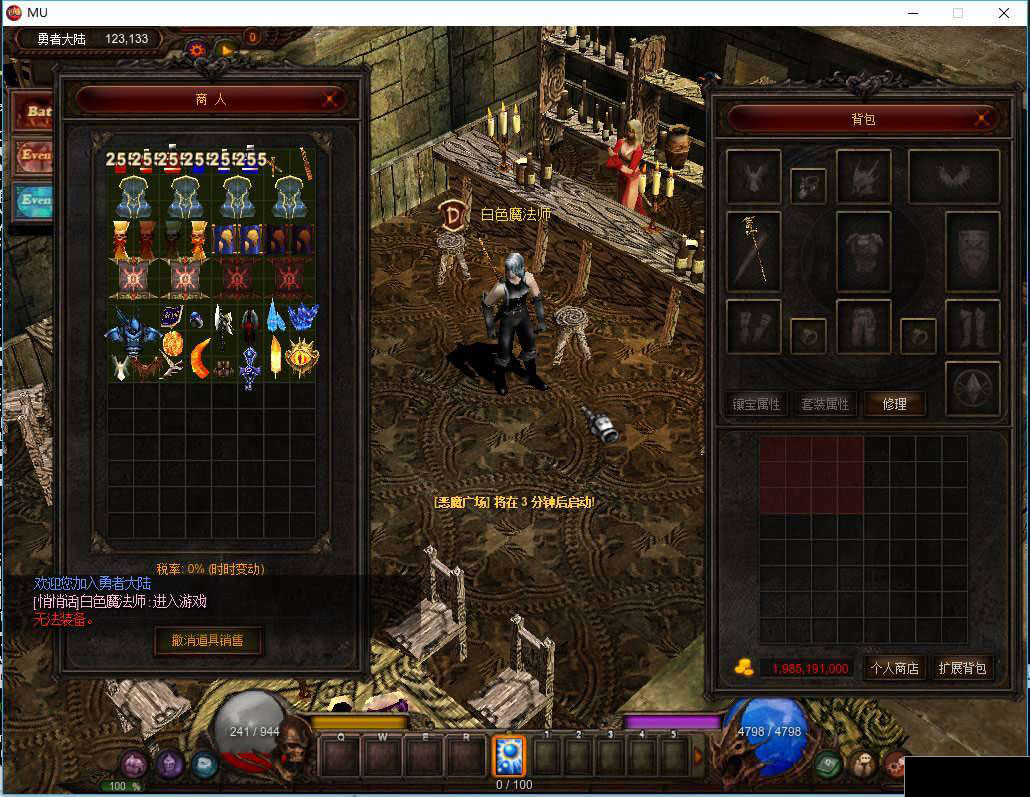This screenshot has height=797, width=1030.
Task: Select the orange curved horn shop item
Action: coord(201,355)
